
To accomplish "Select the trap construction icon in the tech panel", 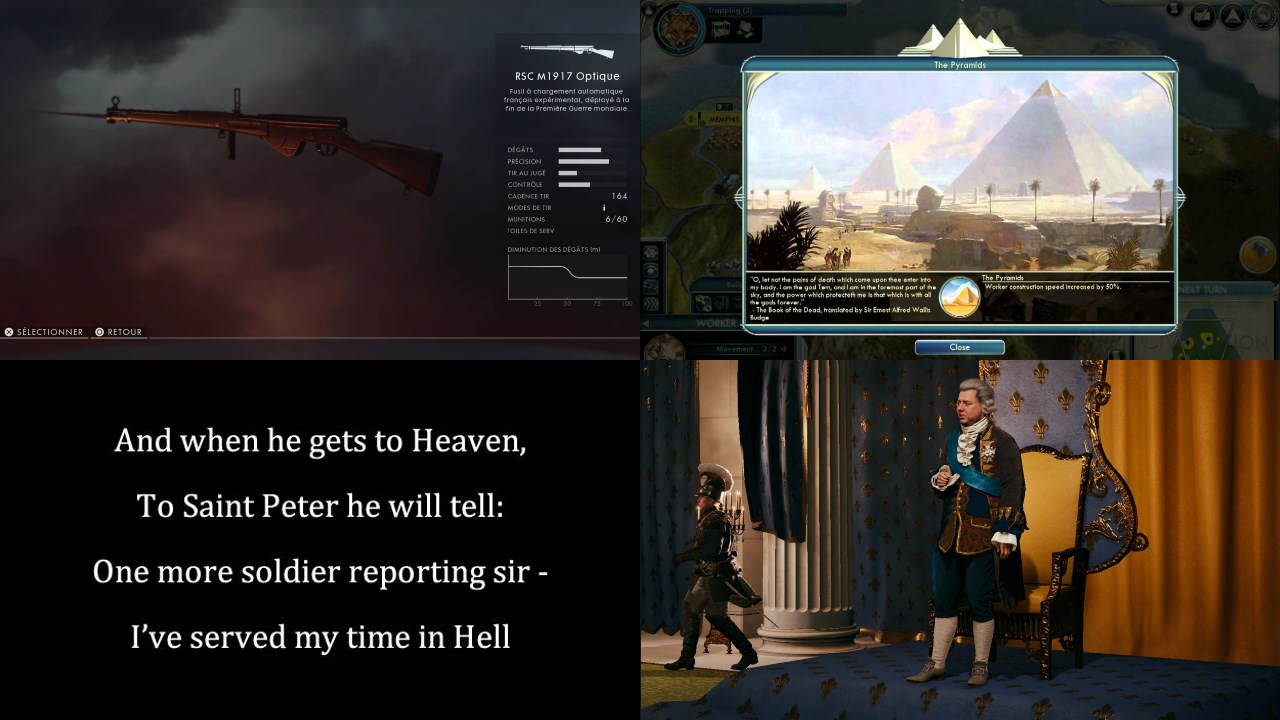I will [746, 27].
